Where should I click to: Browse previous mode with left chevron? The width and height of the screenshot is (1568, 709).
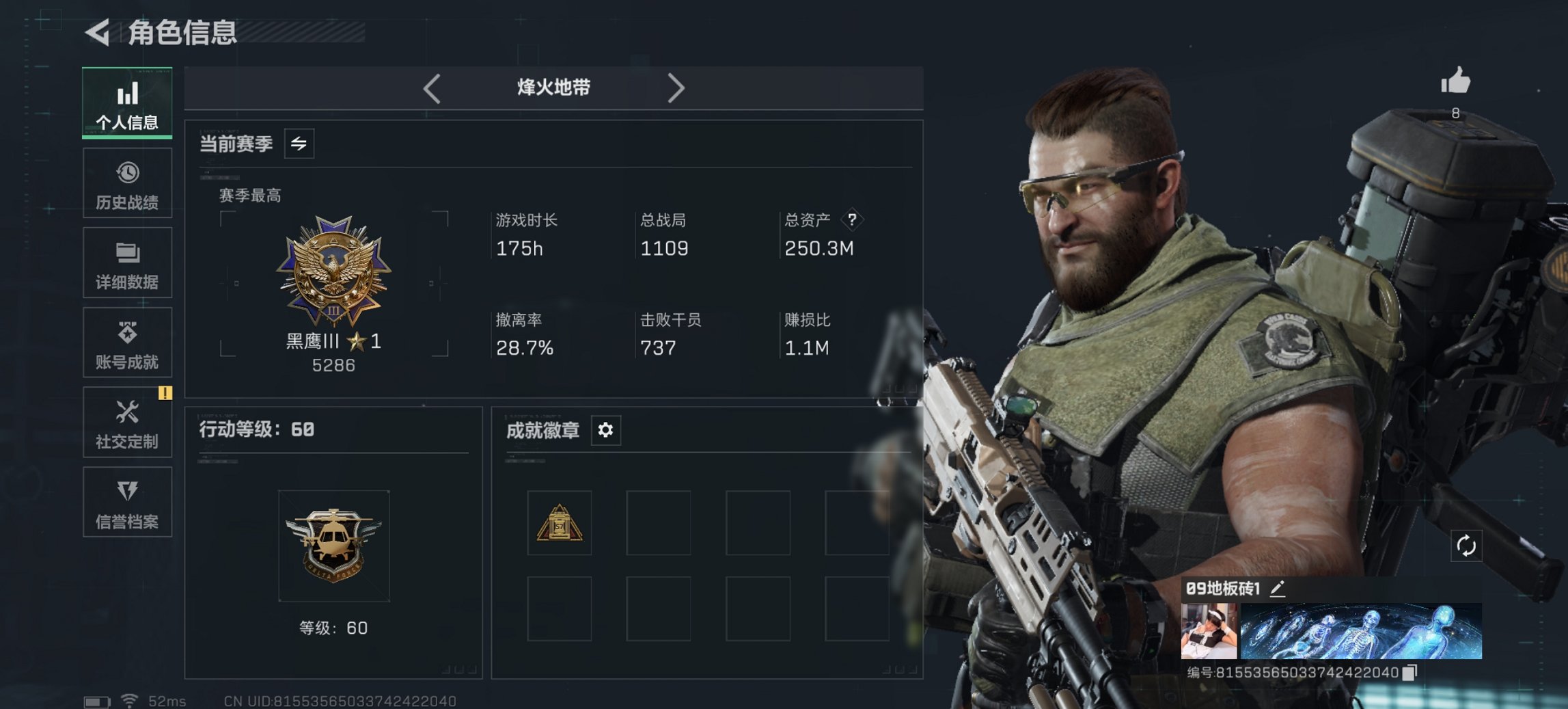tap(432, 88)
